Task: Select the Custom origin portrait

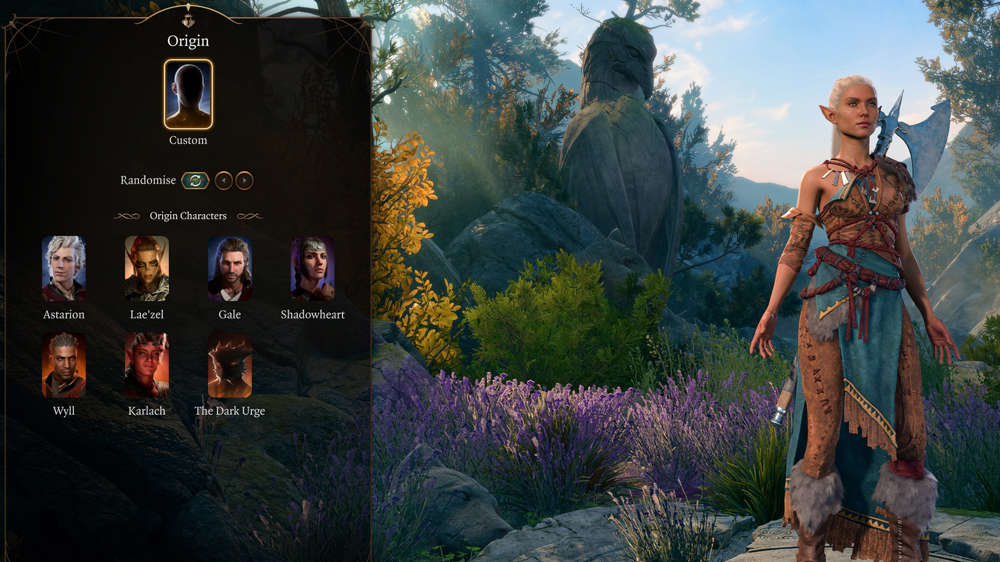Action: (188, 95)
